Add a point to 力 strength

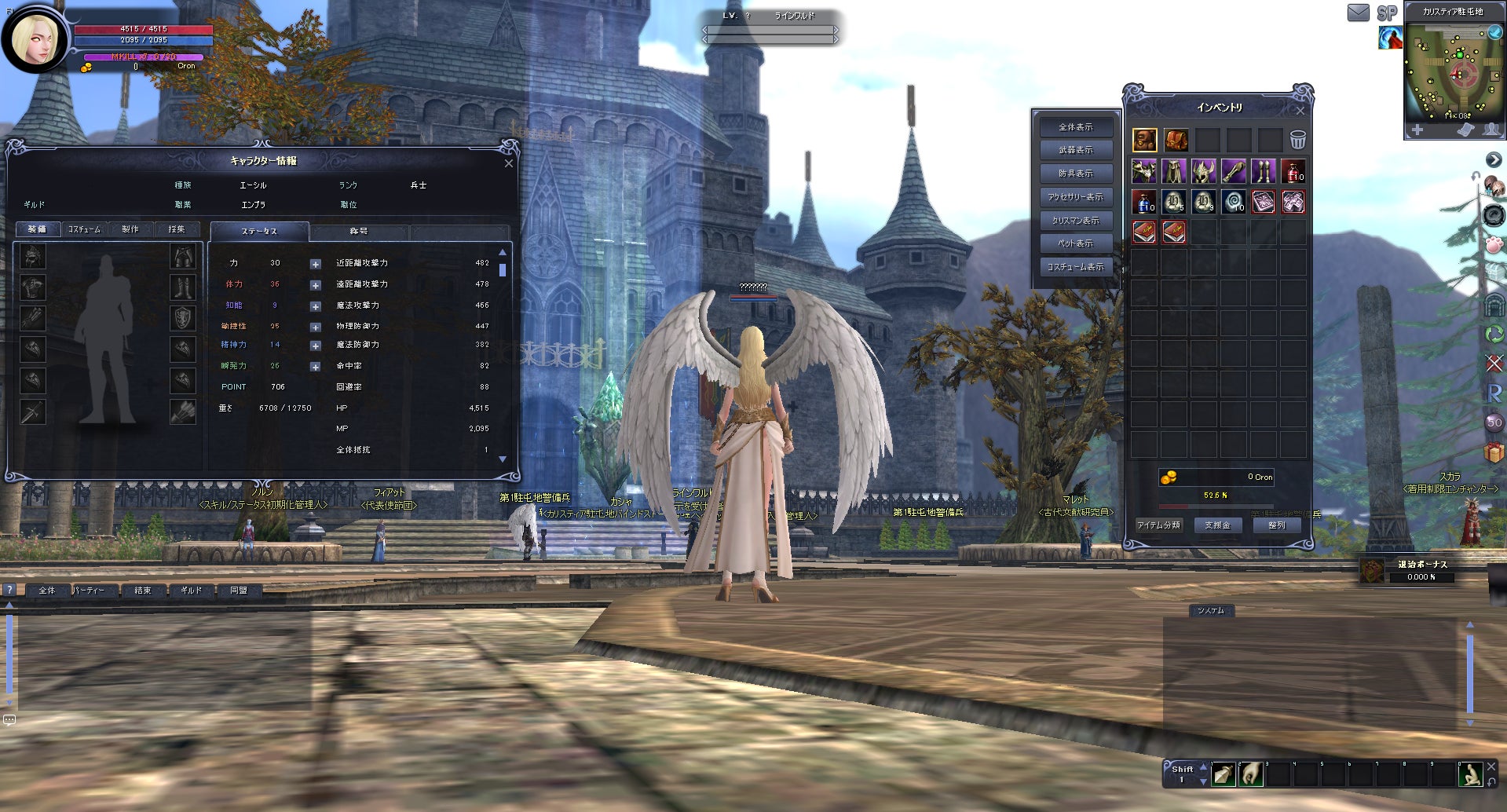(x=315, y=264)
